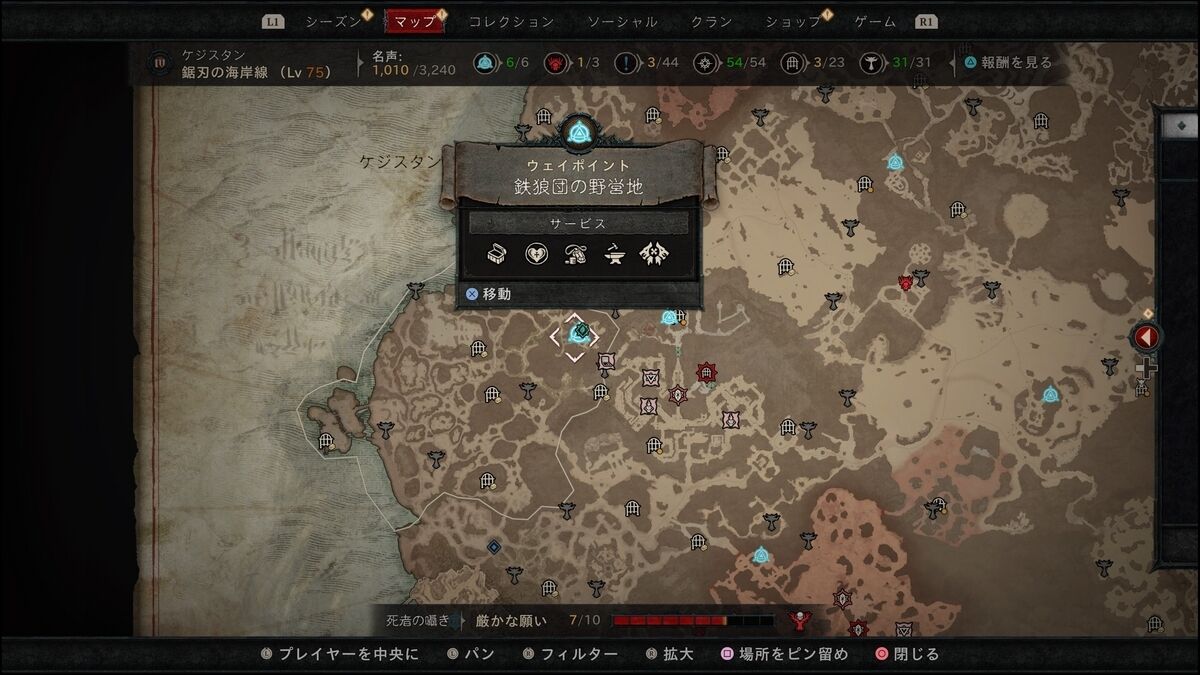1200x675 pixels.
Task: Go to the クラン tab
Action: pos(711,21)
